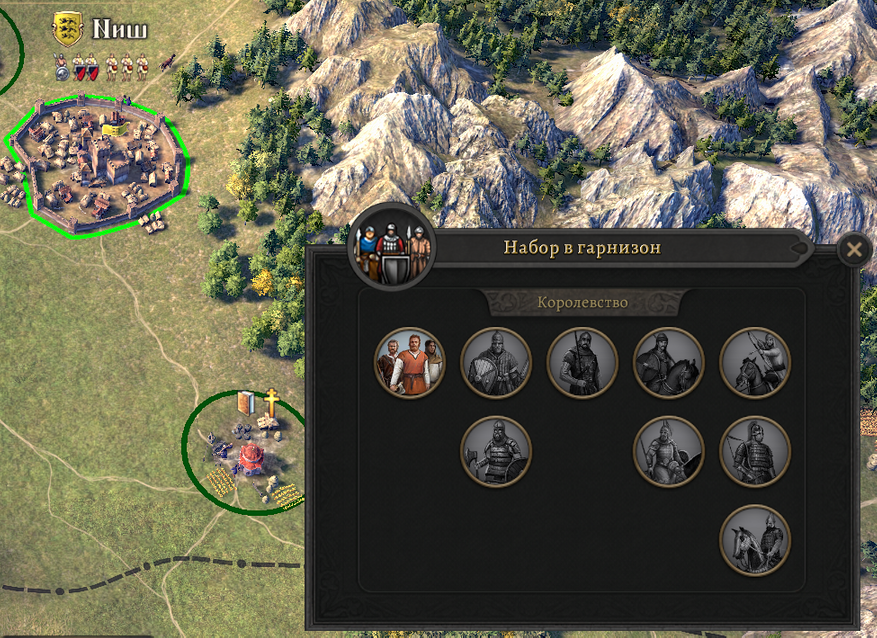Select the horse archer drawing a bow
Image resolution: width=877 pixels, height=638 pixels.
click(755, 362)
